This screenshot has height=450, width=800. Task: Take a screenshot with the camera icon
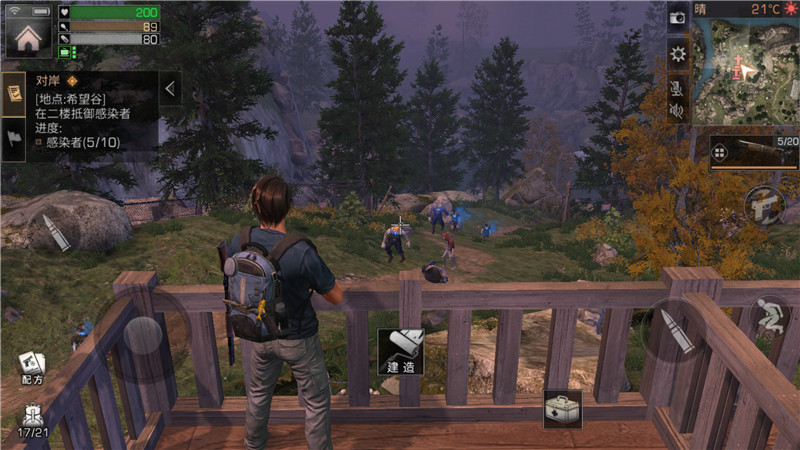click(677, 17)
